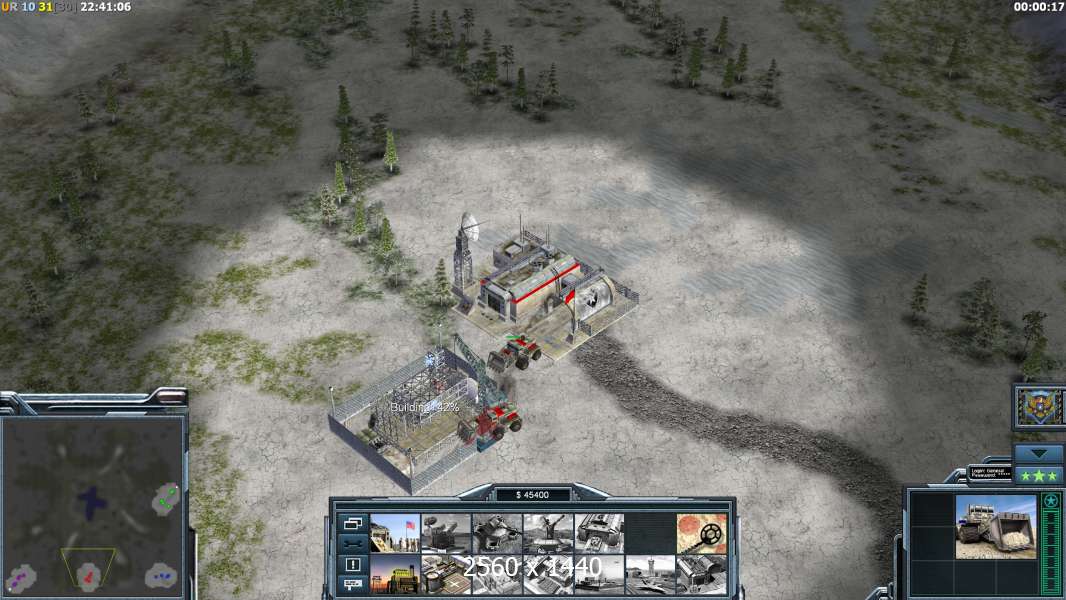This screenshot has width=1066, height=600.
Task: Choose the tank turret build icon
Action: coord(497,533)
